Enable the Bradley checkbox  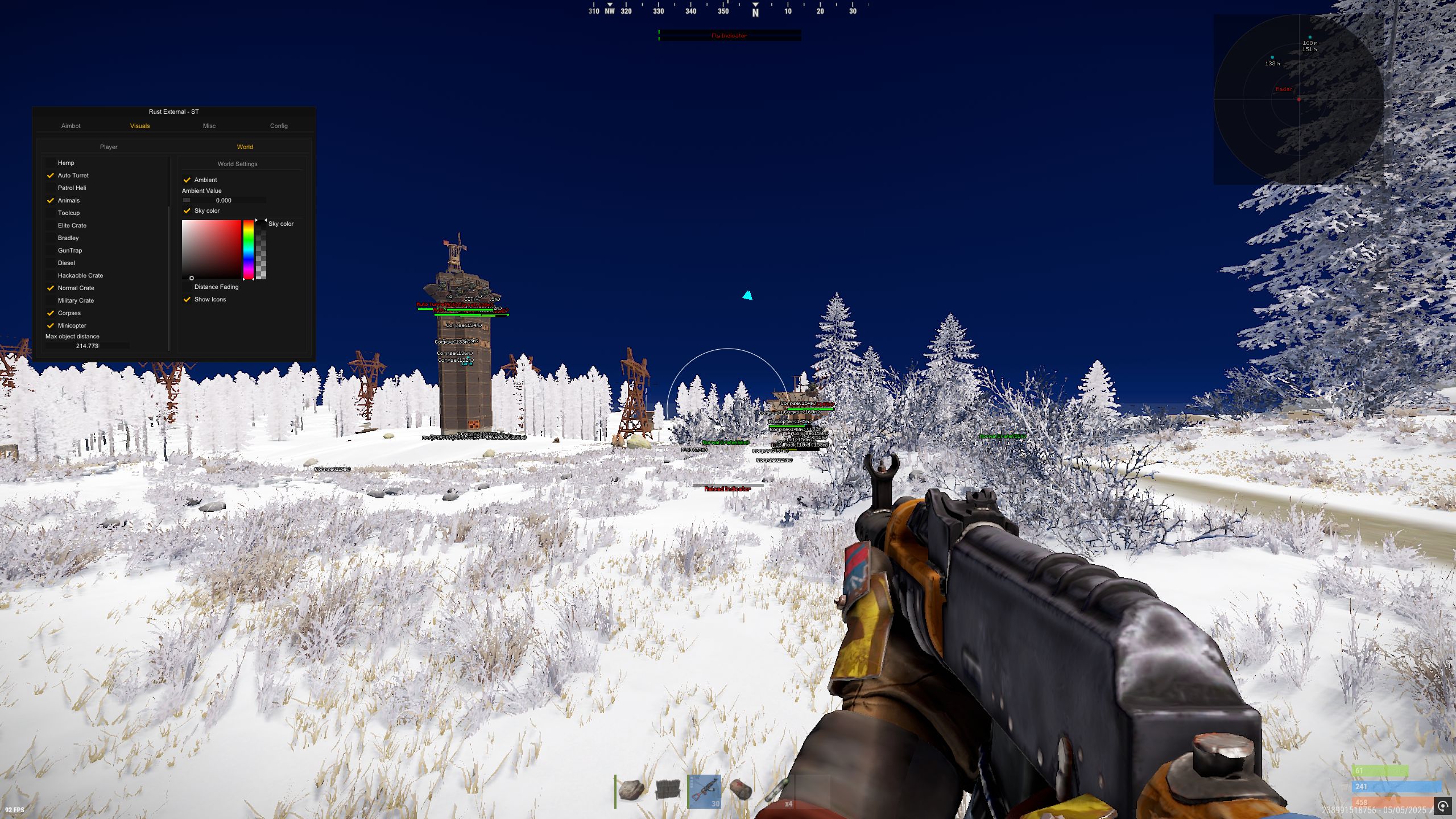tap(51, 238)
